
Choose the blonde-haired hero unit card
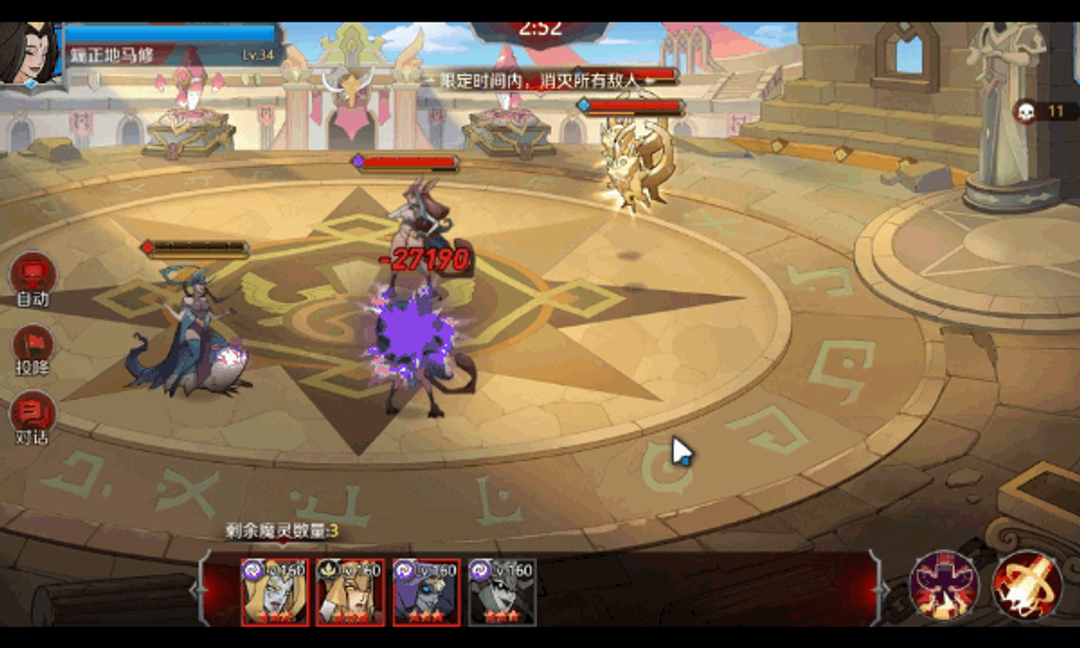350,592
